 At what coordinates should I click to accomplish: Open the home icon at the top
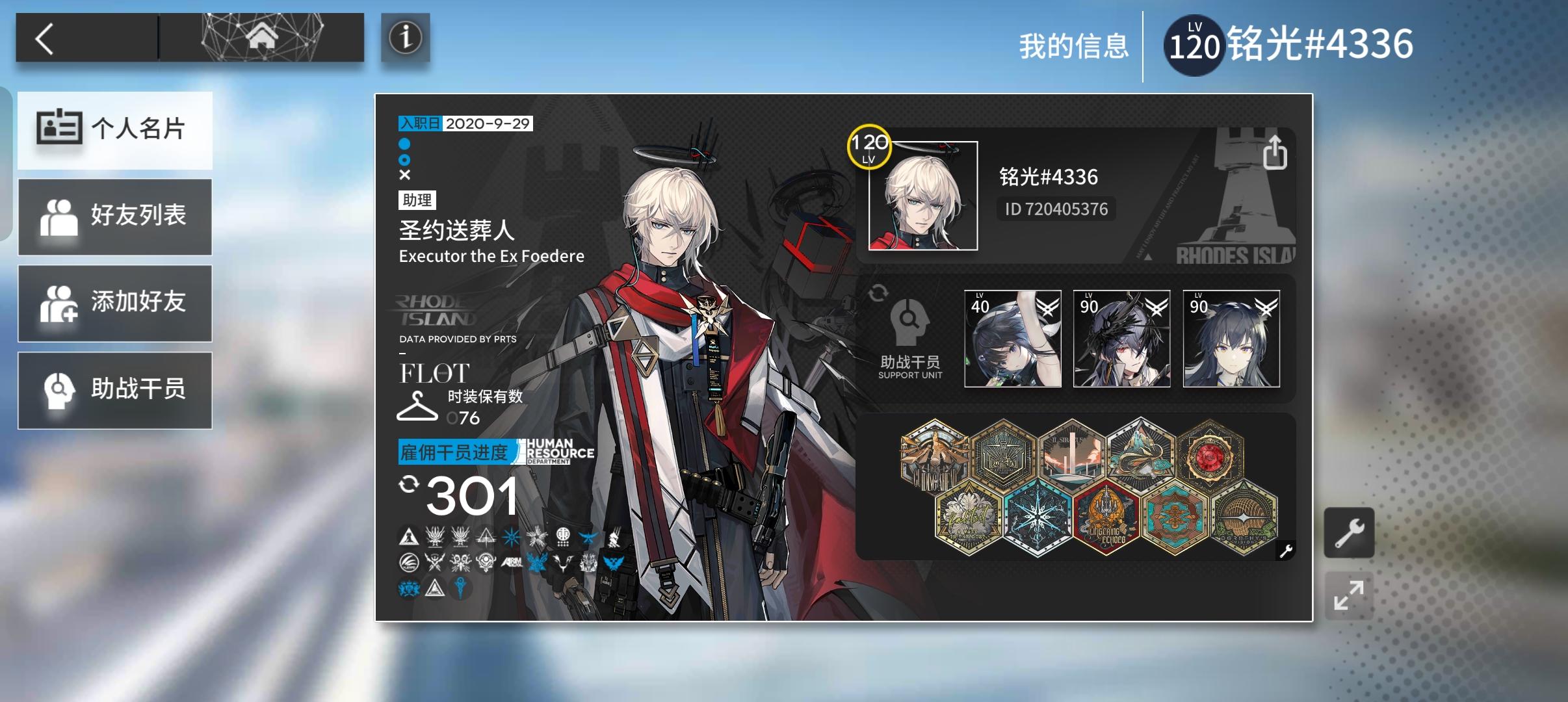[x=260, y=37]
